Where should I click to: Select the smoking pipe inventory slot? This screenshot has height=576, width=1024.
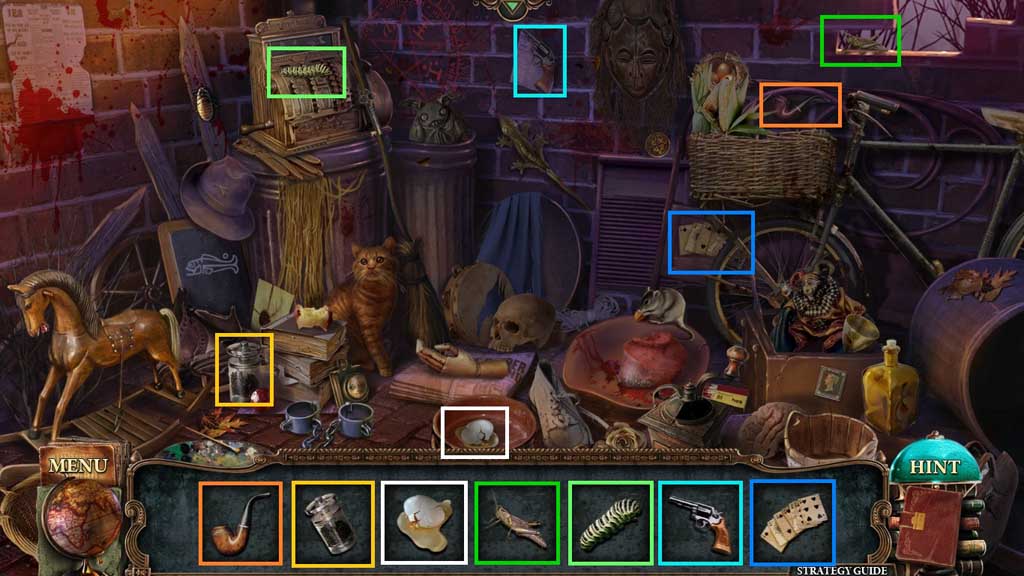240,522
